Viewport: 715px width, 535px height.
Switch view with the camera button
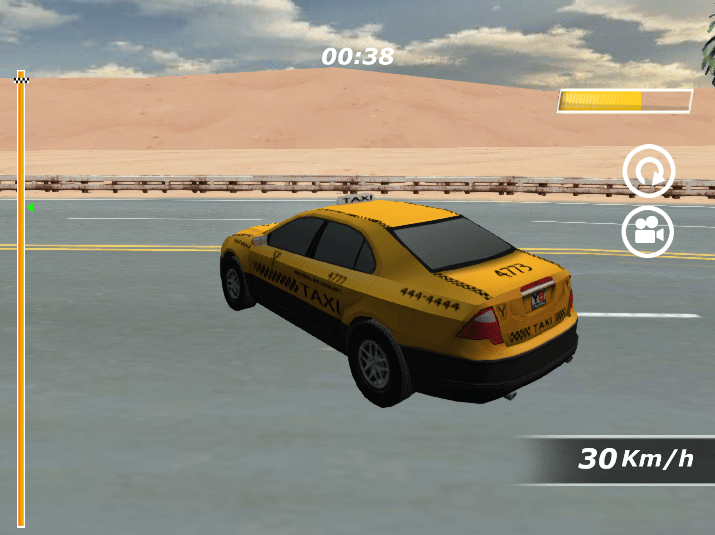click(648, 232)
